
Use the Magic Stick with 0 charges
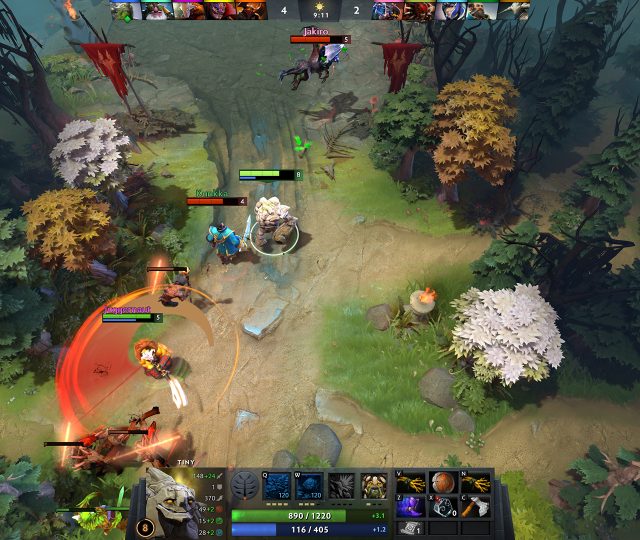tap(443, 506)
